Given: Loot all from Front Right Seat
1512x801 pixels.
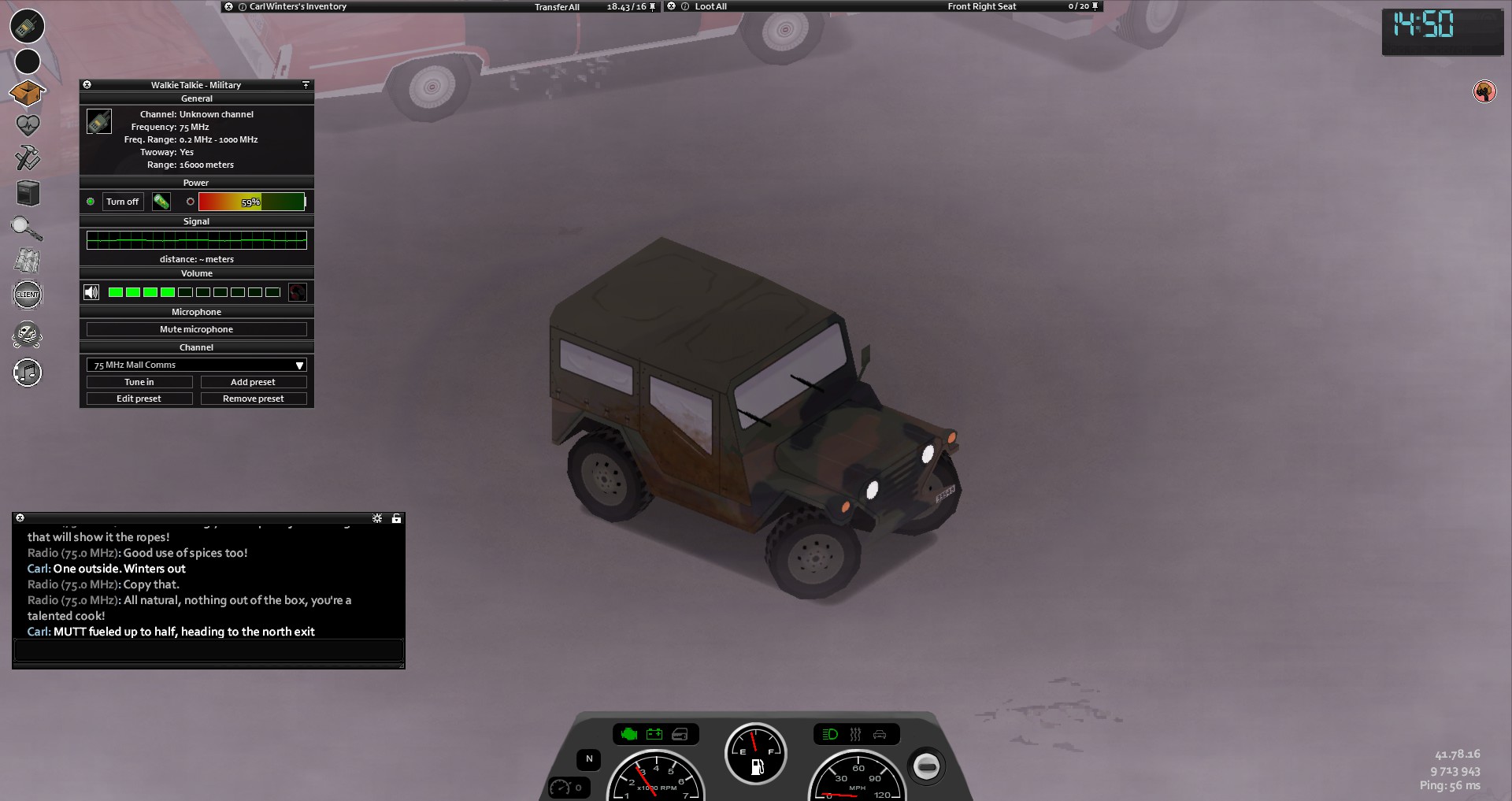Looking at the screenshot, I should 710,6.
